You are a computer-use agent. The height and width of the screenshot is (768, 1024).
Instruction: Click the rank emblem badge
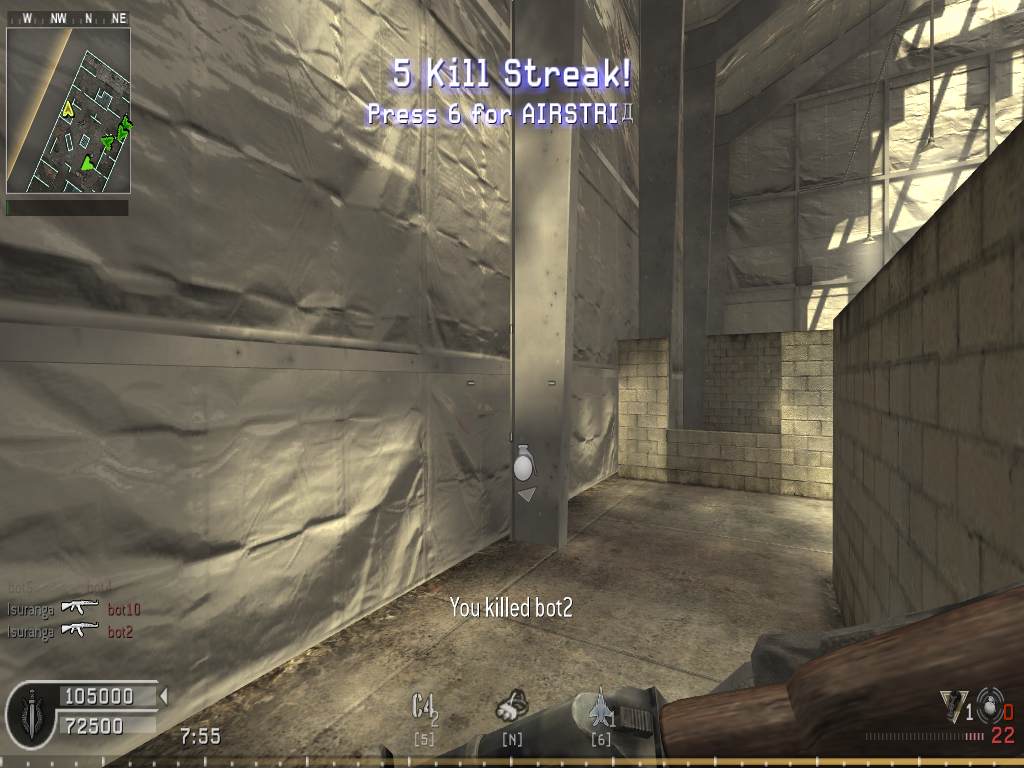coord(31,715)
